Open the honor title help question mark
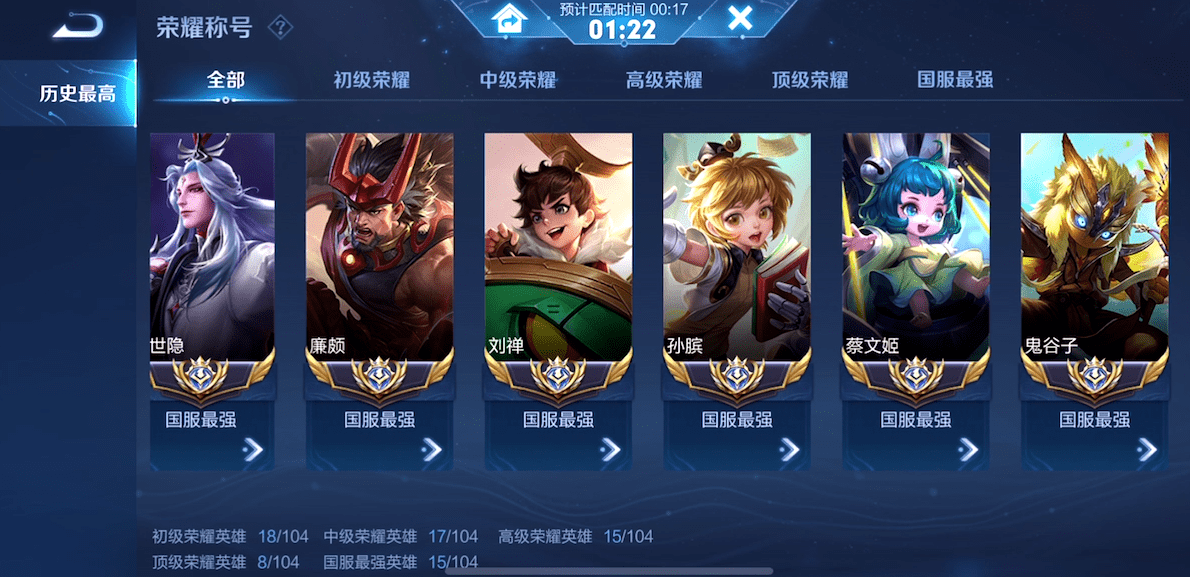 281,27
